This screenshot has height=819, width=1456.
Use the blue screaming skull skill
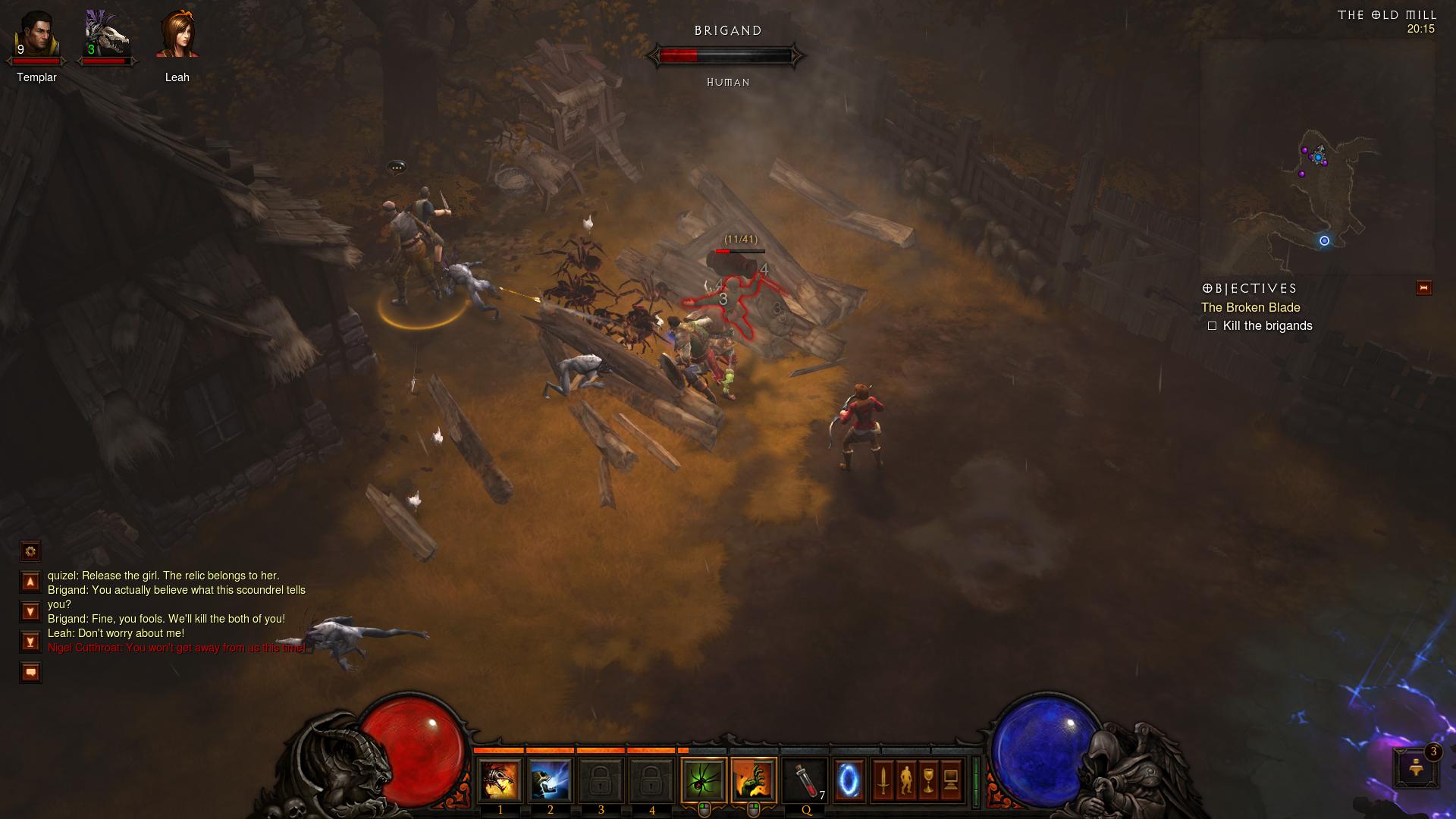550,780
